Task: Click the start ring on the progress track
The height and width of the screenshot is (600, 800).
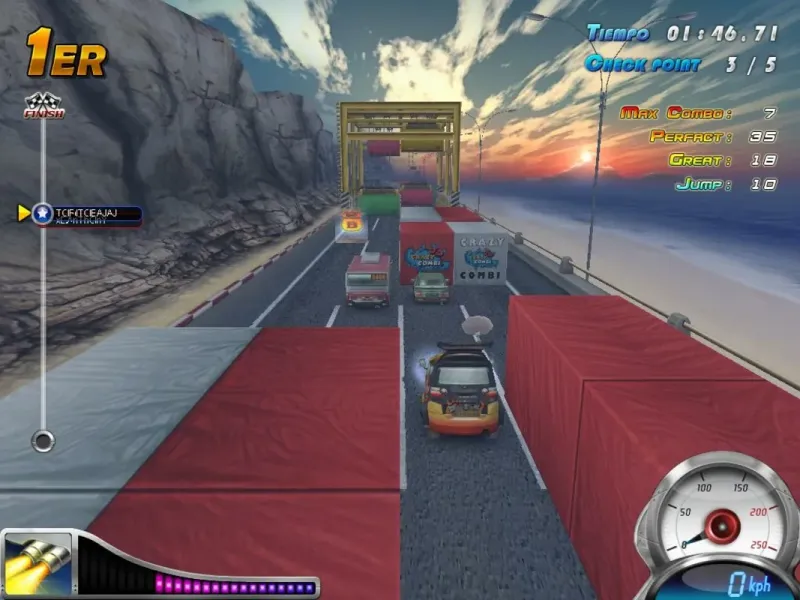Action: 42,439
